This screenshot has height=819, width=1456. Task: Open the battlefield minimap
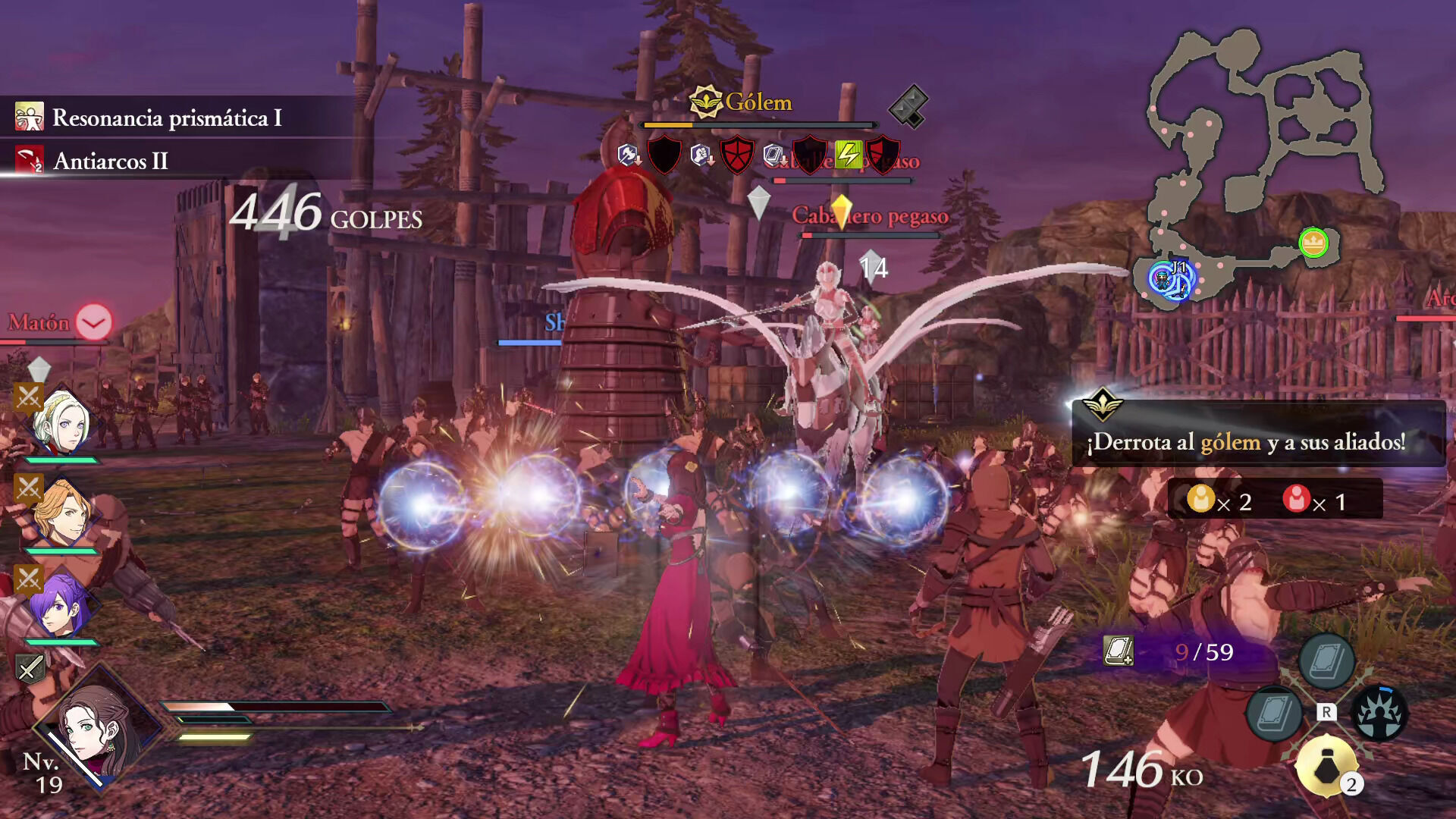coord(1259,152)
